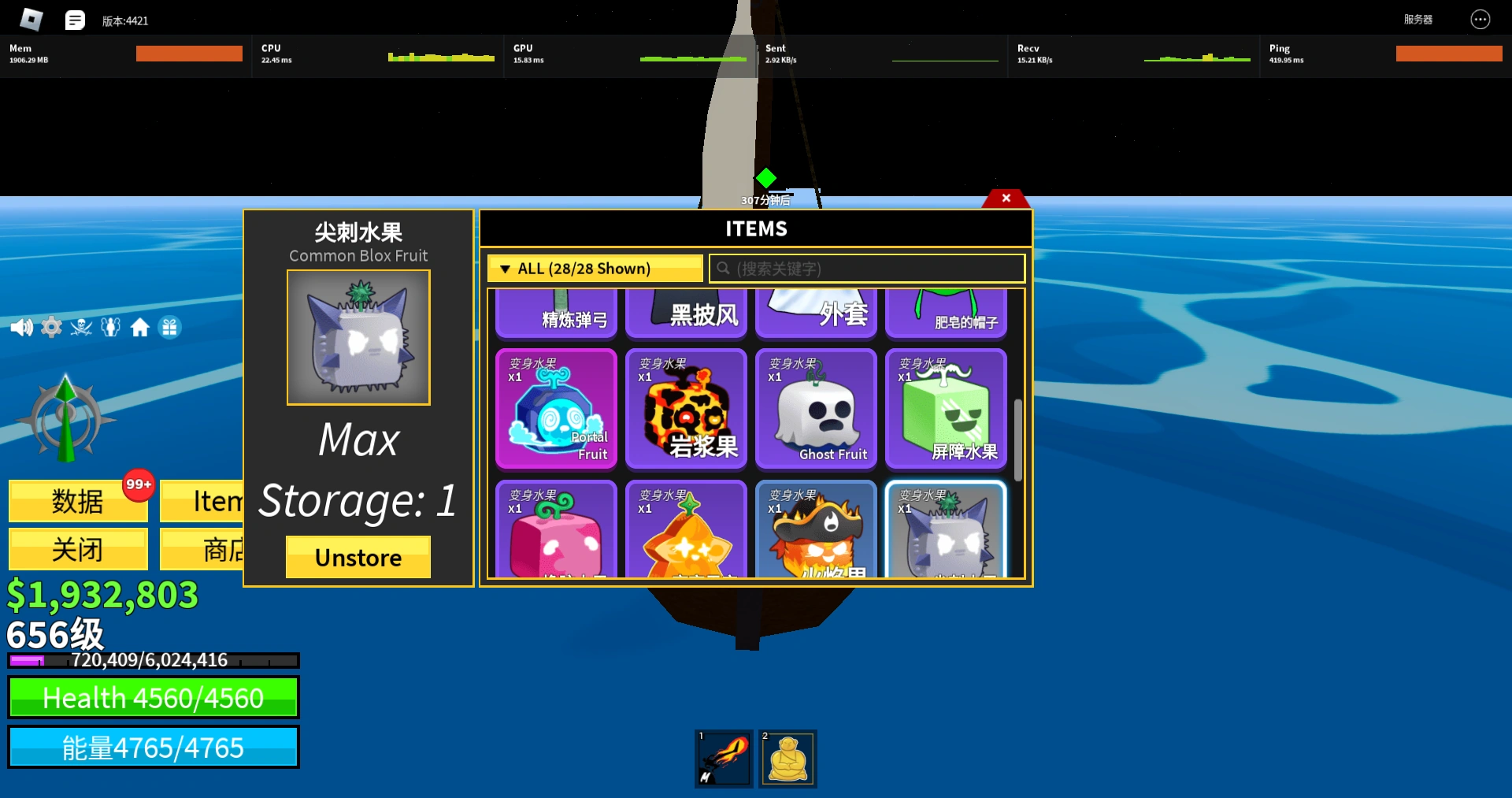Select the 岩浆果 magma fruit item
The height and width of the screenshot is (798, 1512).
[686, 409]
